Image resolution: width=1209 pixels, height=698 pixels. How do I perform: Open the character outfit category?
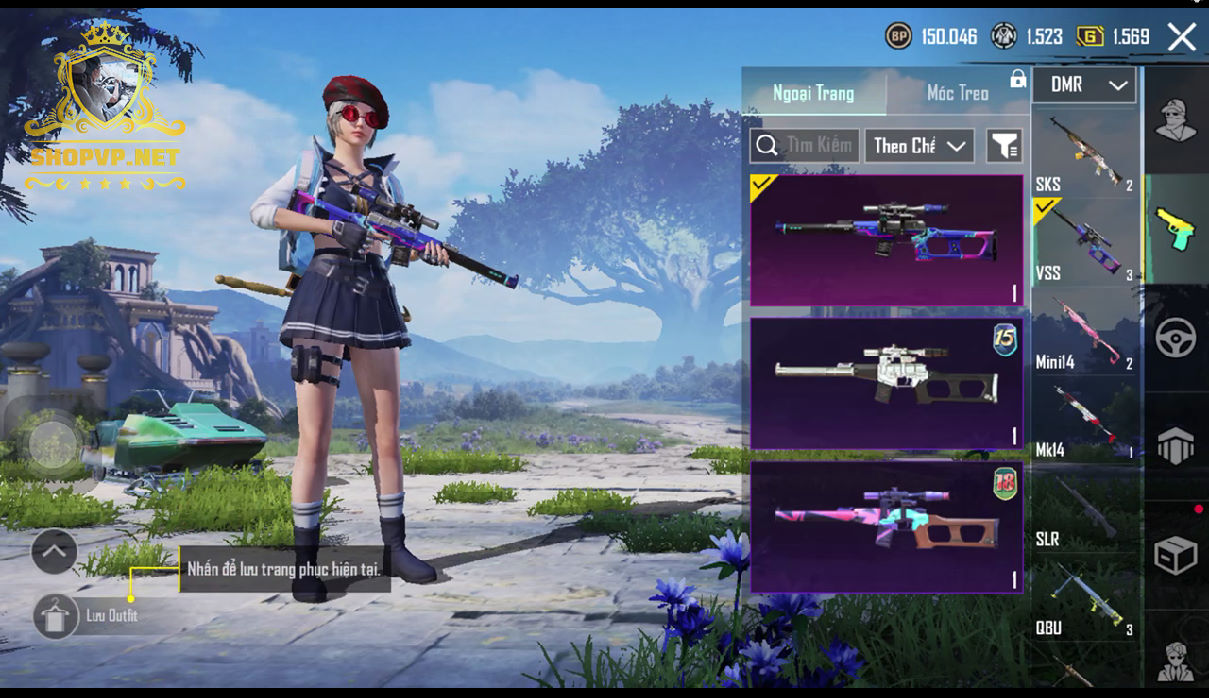1176,121
